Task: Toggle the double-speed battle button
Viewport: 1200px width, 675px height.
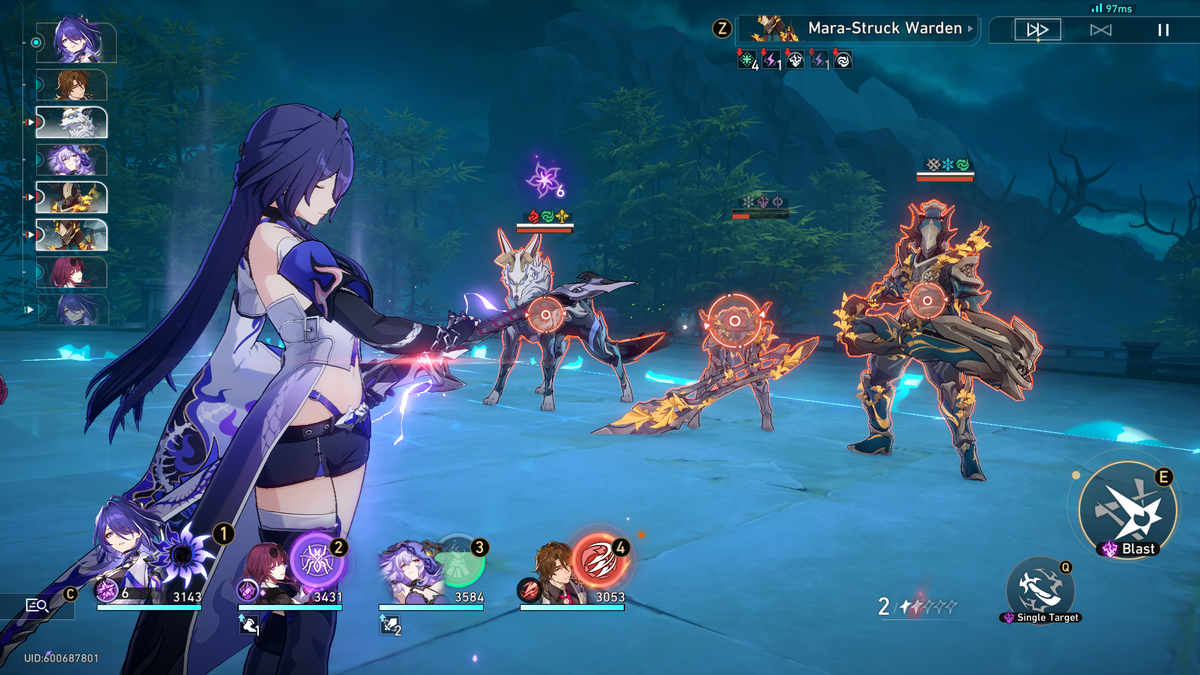Action: click(x=1037, y=30)
